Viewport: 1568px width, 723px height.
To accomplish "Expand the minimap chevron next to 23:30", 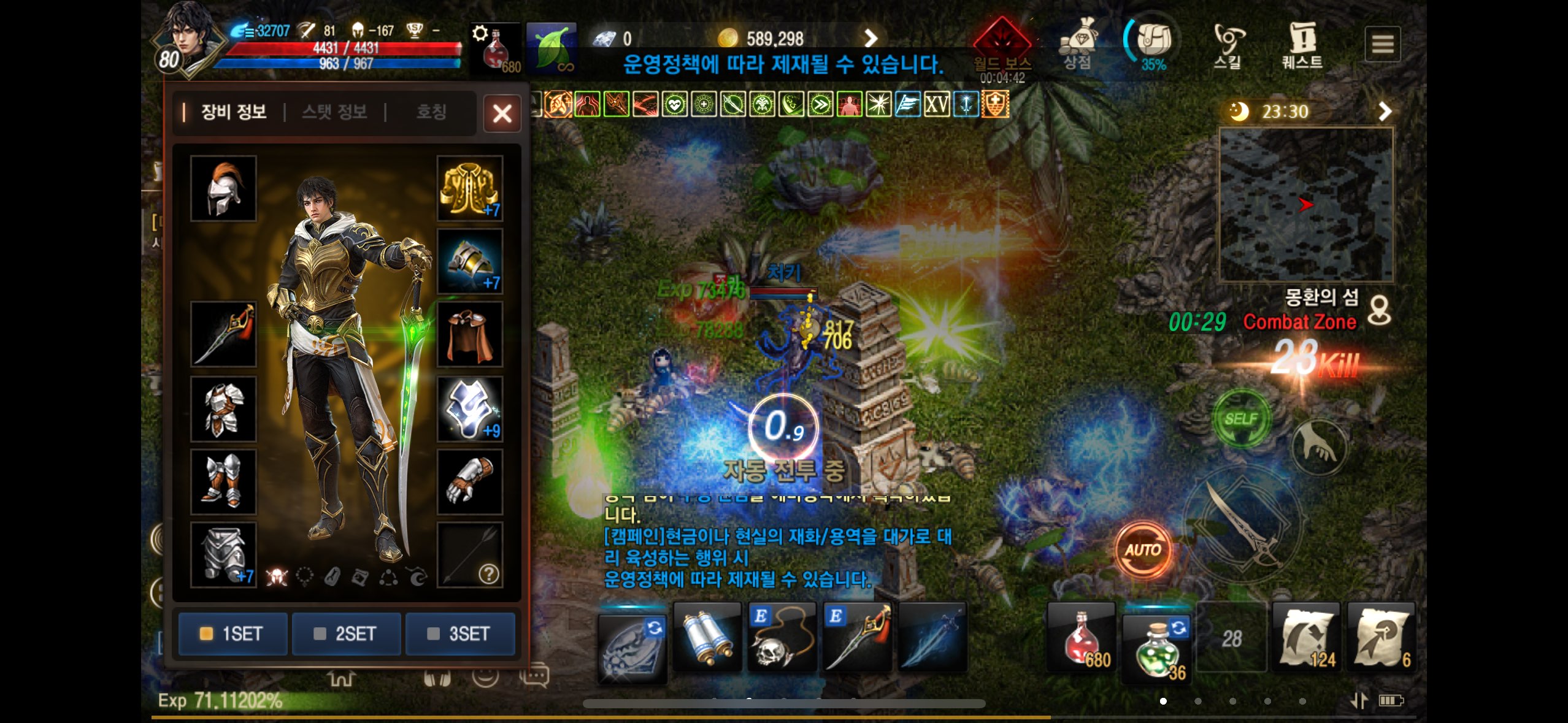I will [1385, 111].
